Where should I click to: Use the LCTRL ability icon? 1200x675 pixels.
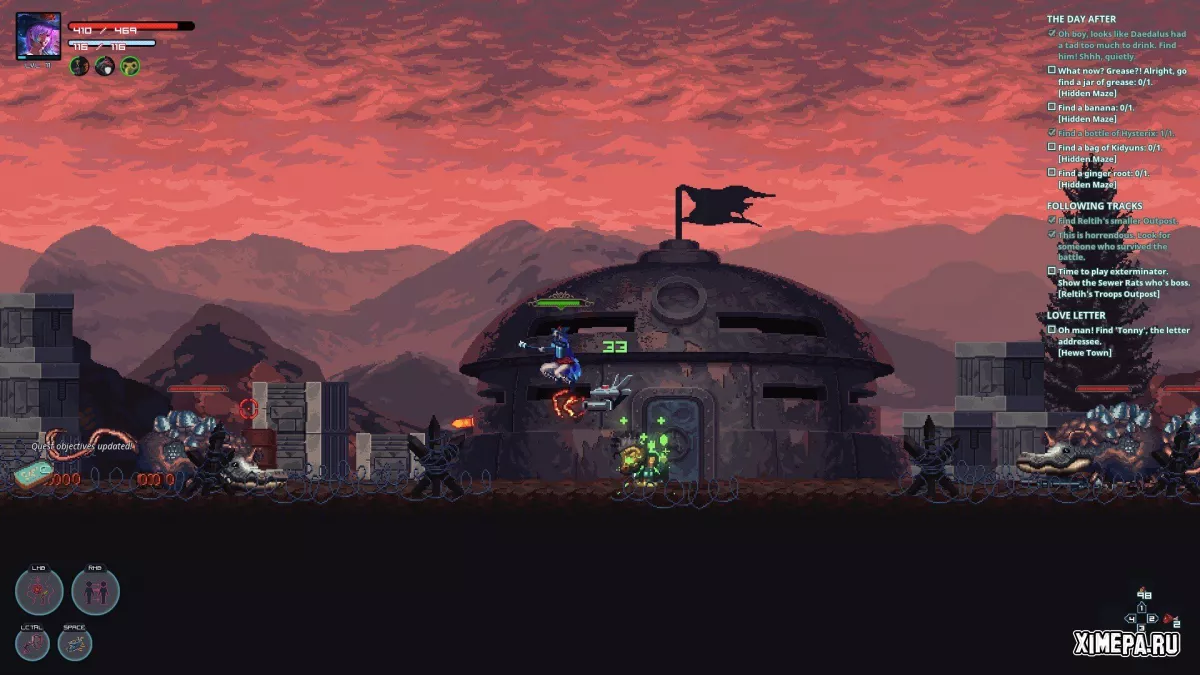tap(33, 643)
